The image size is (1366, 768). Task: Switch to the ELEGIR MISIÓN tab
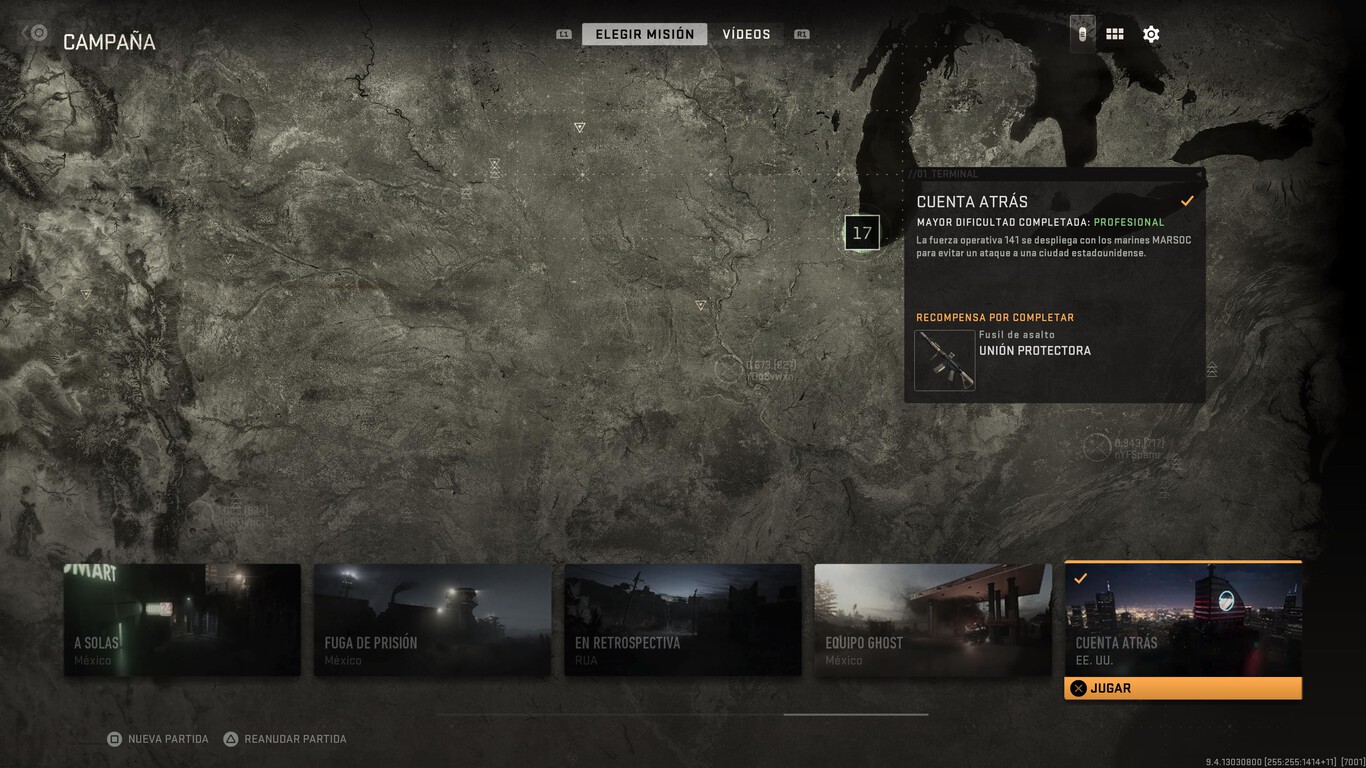point(643,33)
